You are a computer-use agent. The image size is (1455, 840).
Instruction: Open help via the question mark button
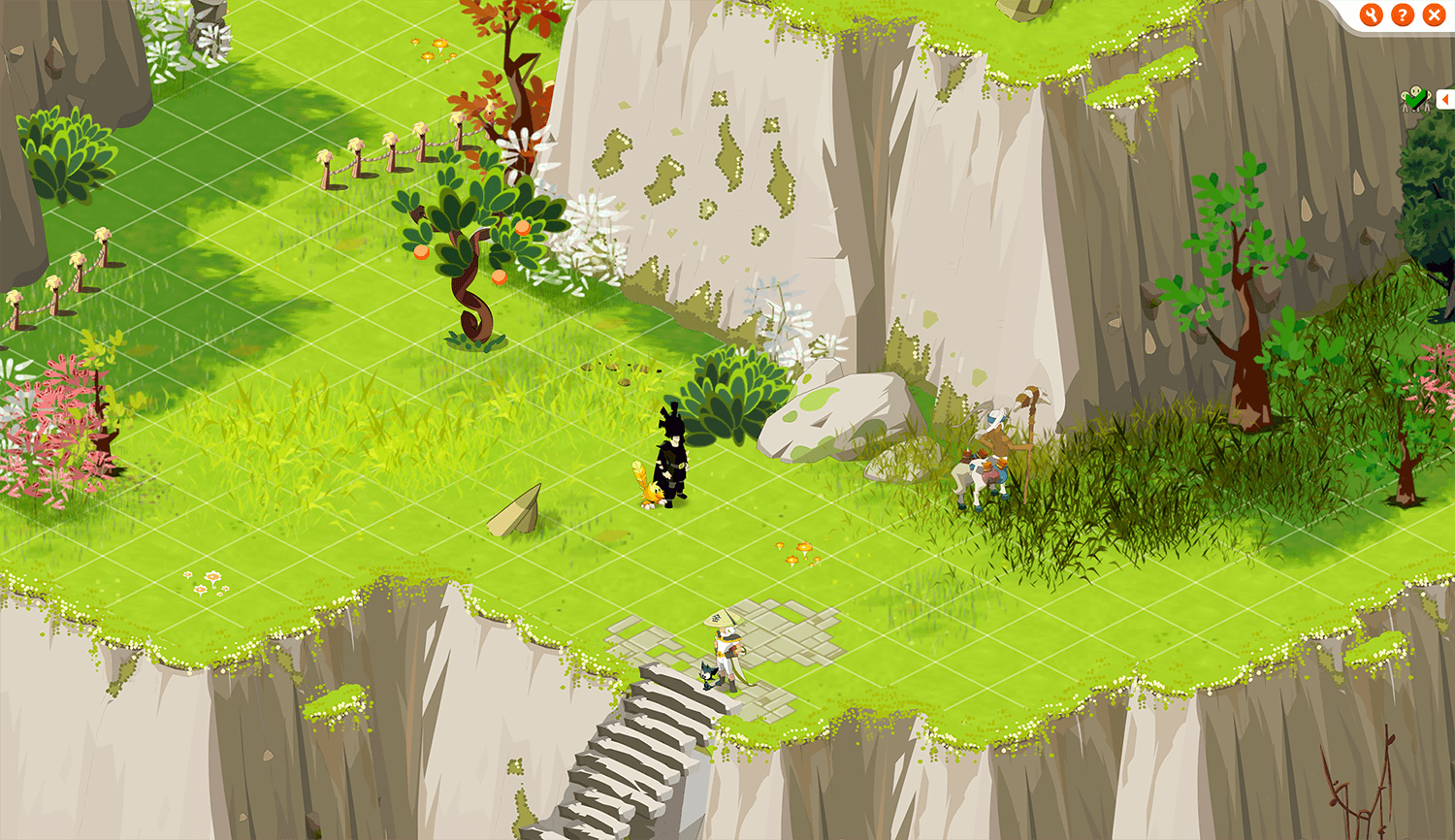1403,15
